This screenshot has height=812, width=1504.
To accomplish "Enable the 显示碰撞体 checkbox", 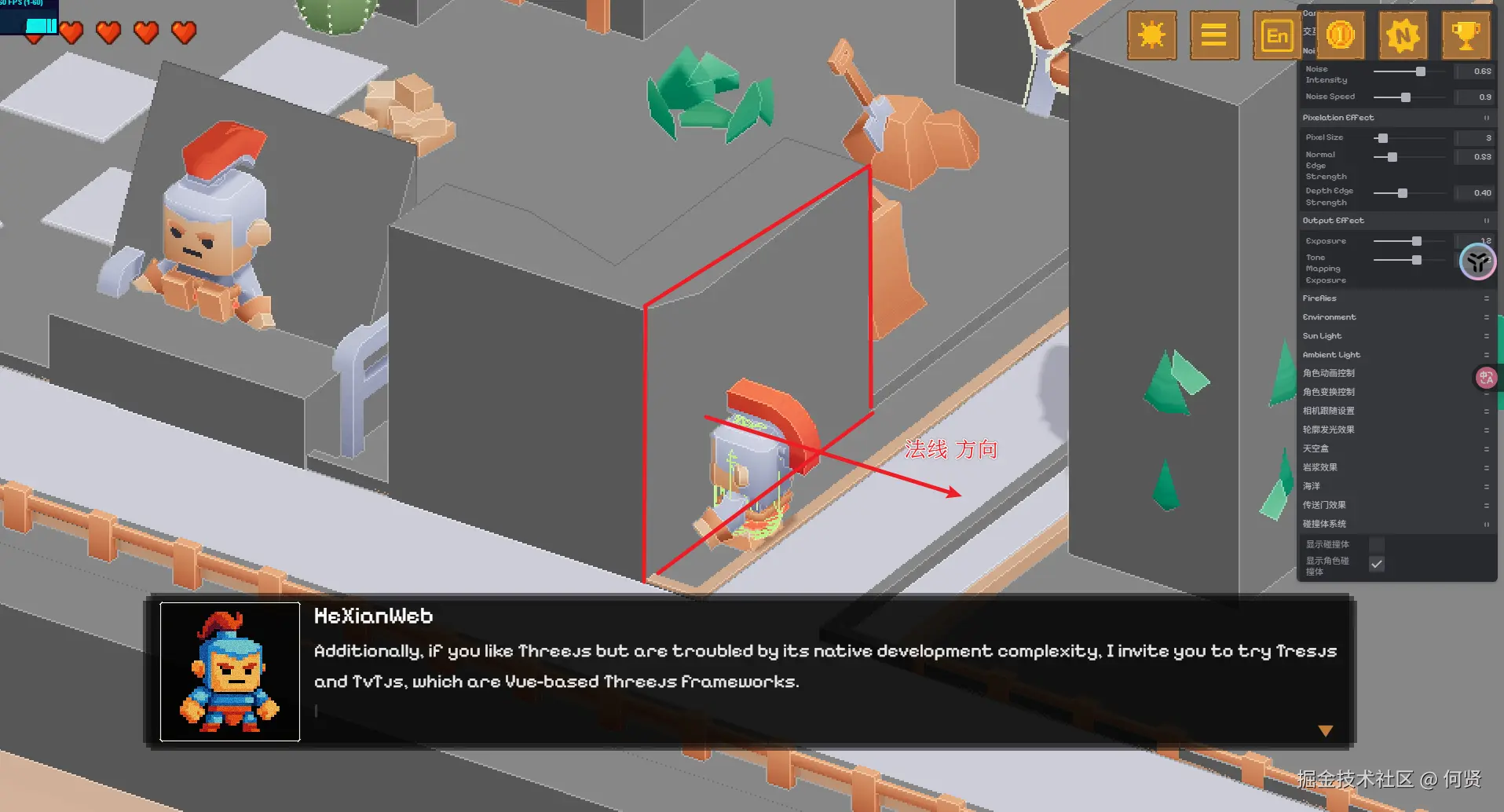I will coord(1377,544).
